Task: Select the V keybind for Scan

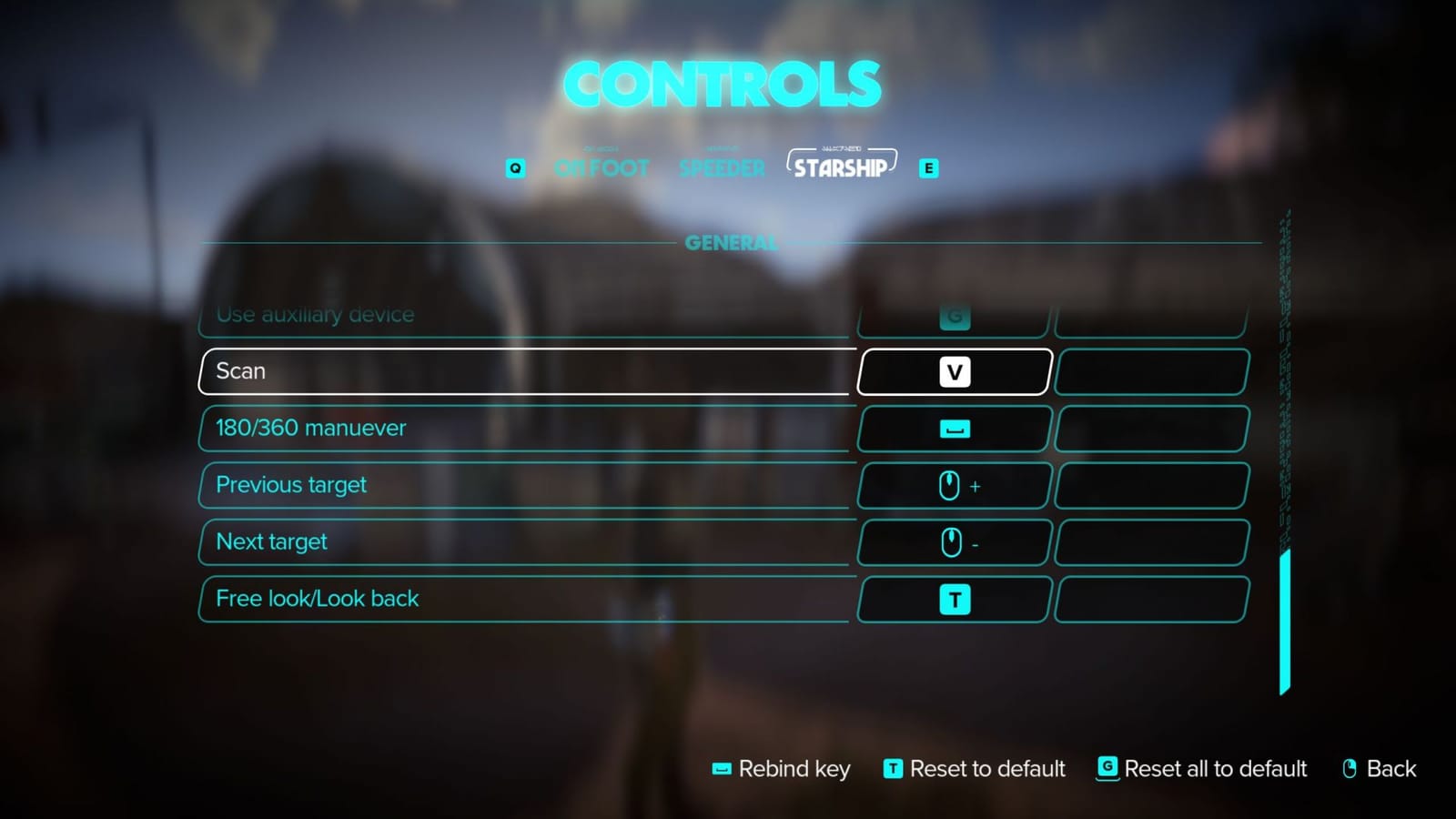Action: click(x=953, y=371)
